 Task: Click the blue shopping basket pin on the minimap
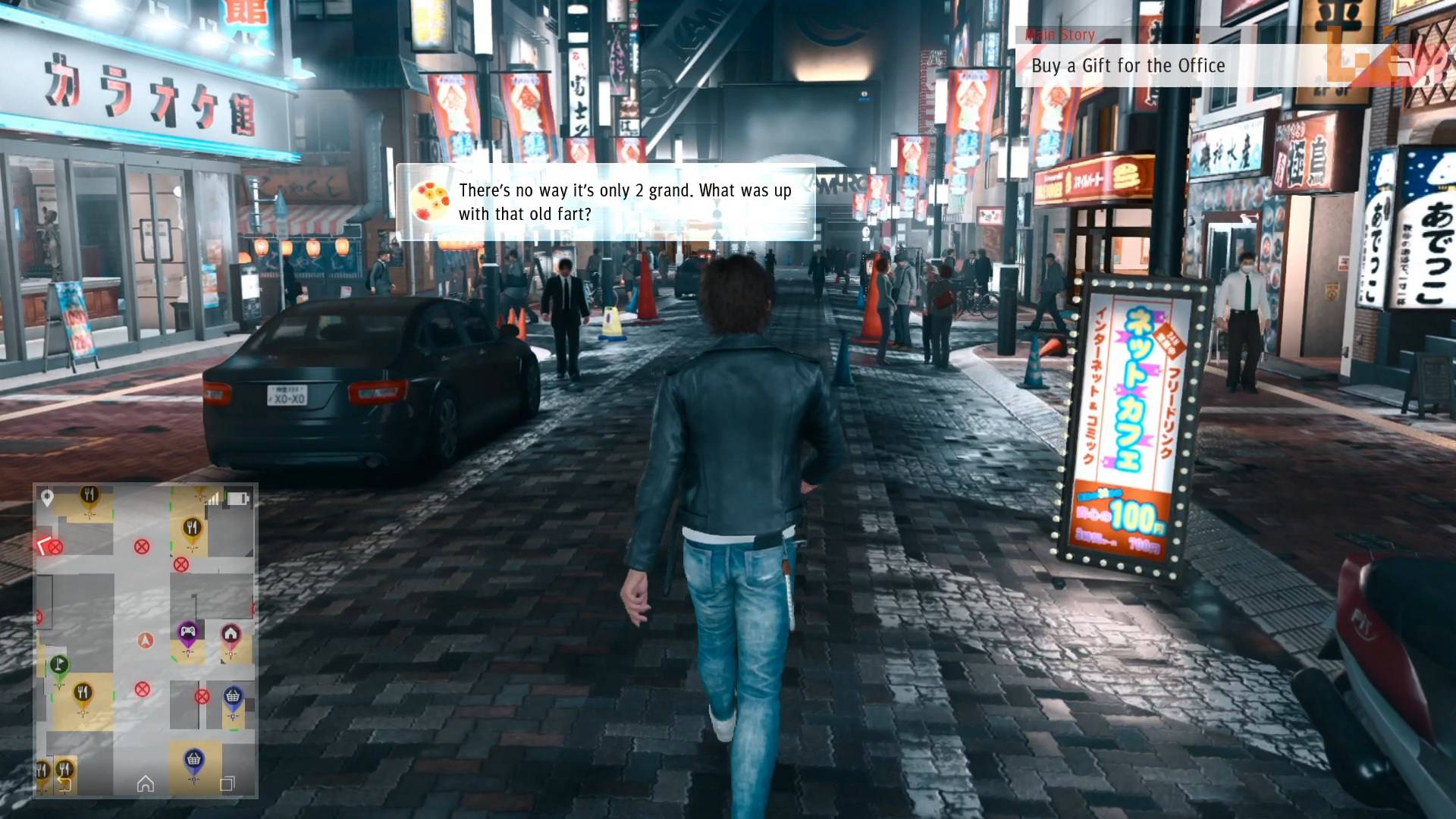tap(232, 696)
